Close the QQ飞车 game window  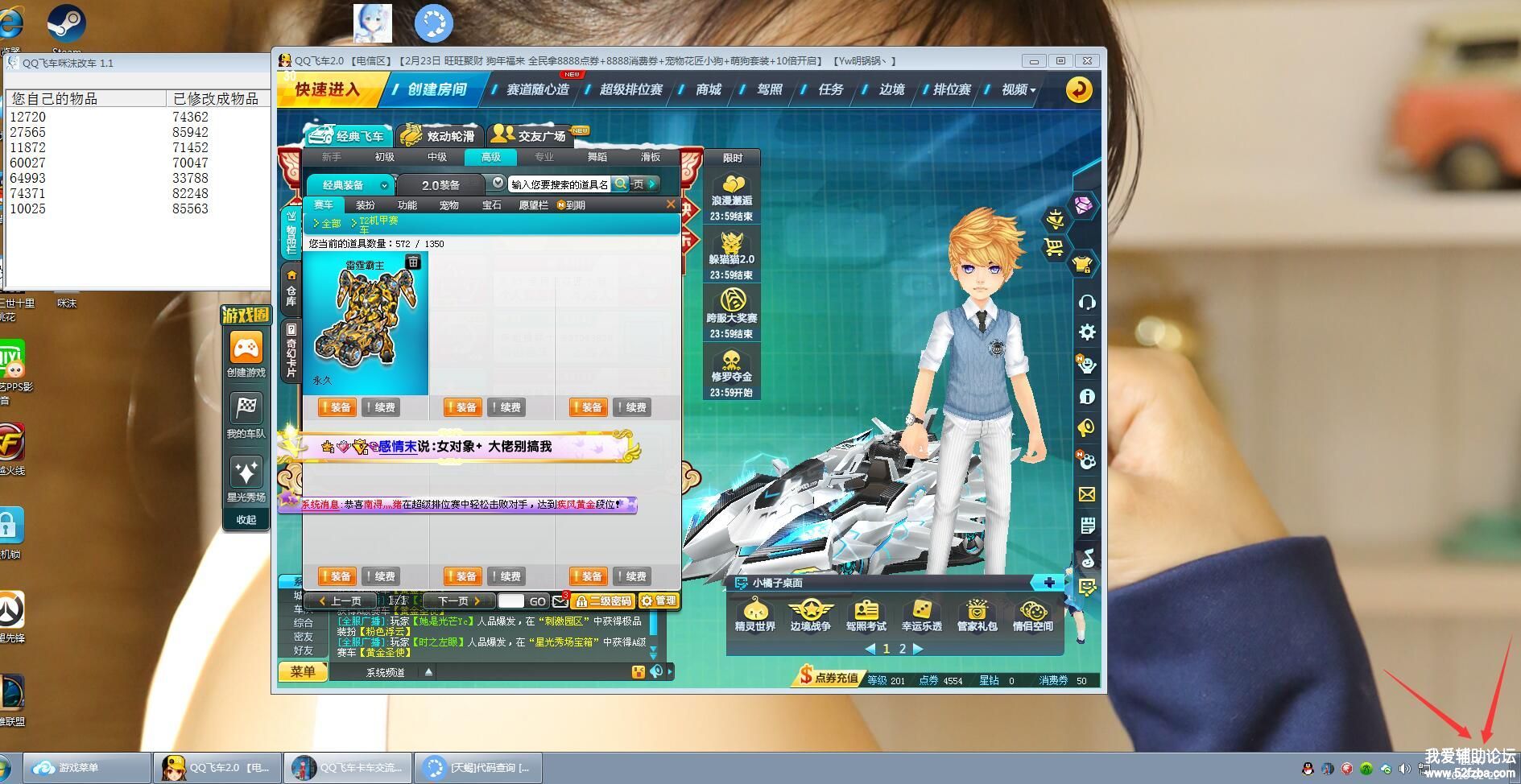tap(1087, 60)
